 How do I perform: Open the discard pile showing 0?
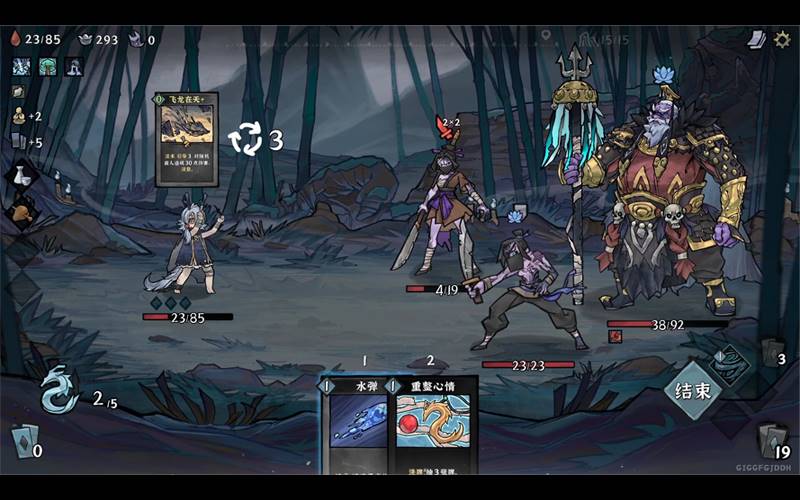[24, 440]
